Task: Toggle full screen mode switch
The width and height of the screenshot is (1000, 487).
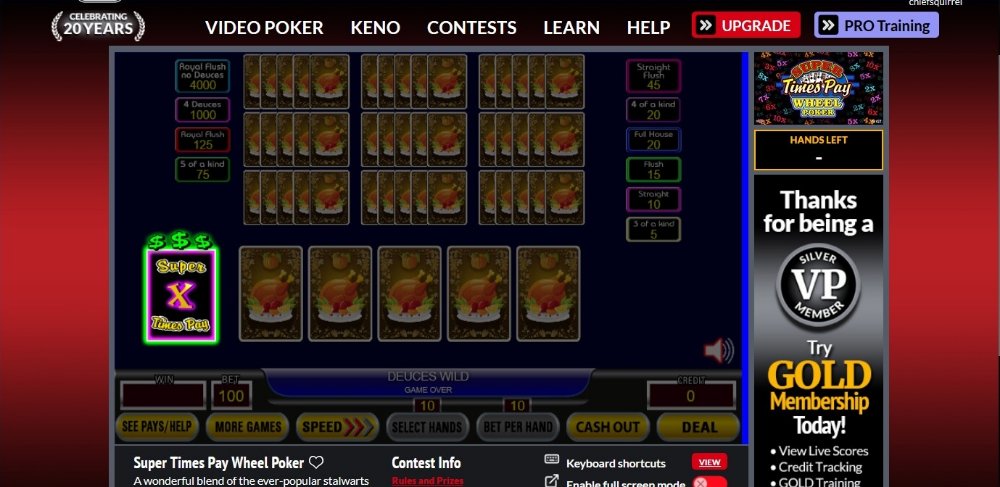Action: [x=710, y=483]
